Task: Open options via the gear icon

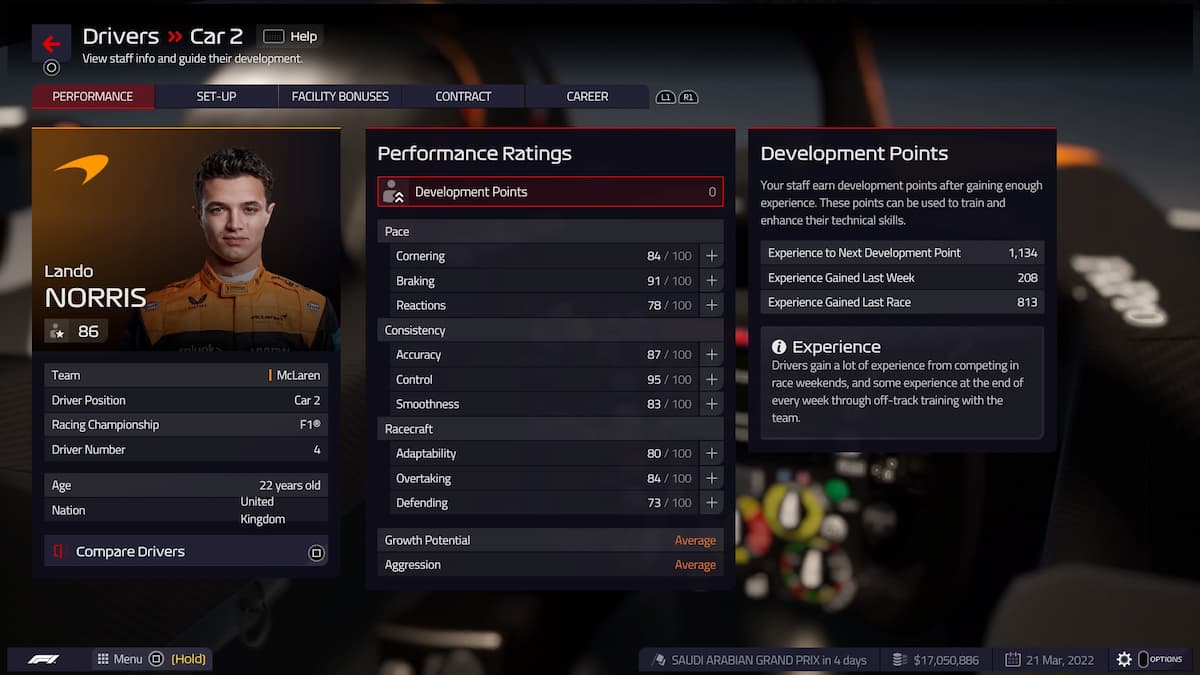Action: click(x=1124, y=660)
